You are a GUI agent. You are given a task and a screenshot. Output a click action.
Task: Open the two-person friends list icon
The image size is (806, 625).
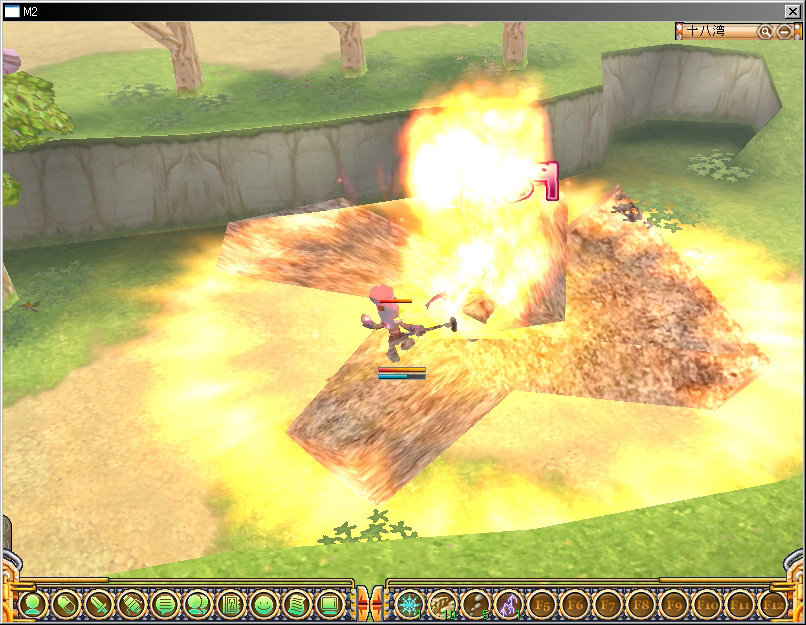tap(197, 604)
